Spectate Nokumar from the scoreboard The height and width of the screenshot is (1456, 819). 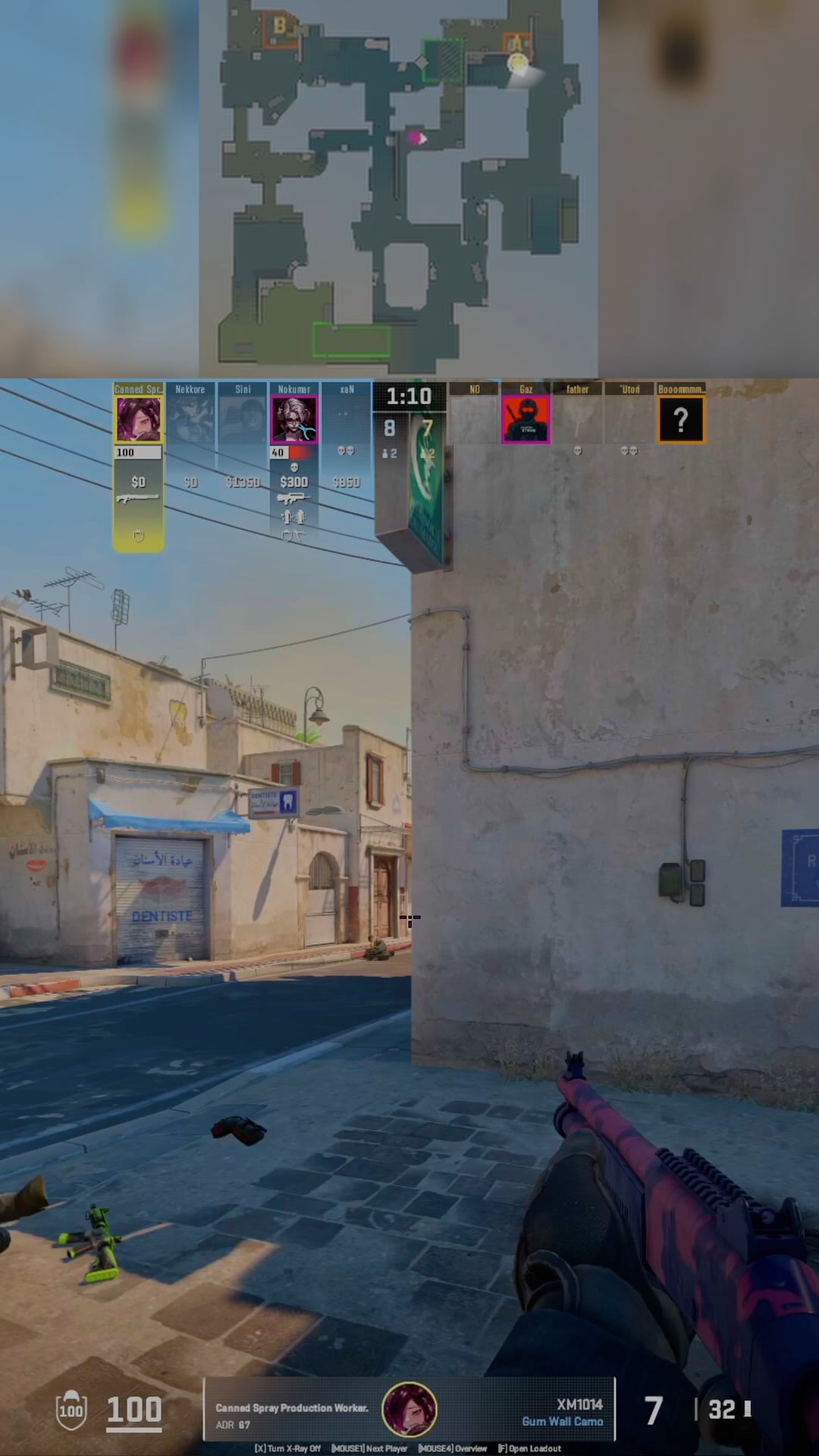coord(294,419)
